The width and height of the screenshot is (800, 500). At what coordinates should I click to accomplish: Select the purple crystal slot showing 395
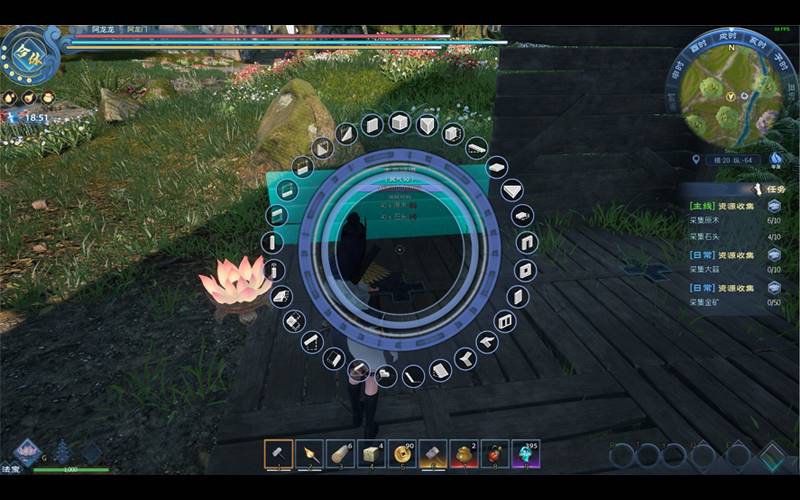click(526, 454)
